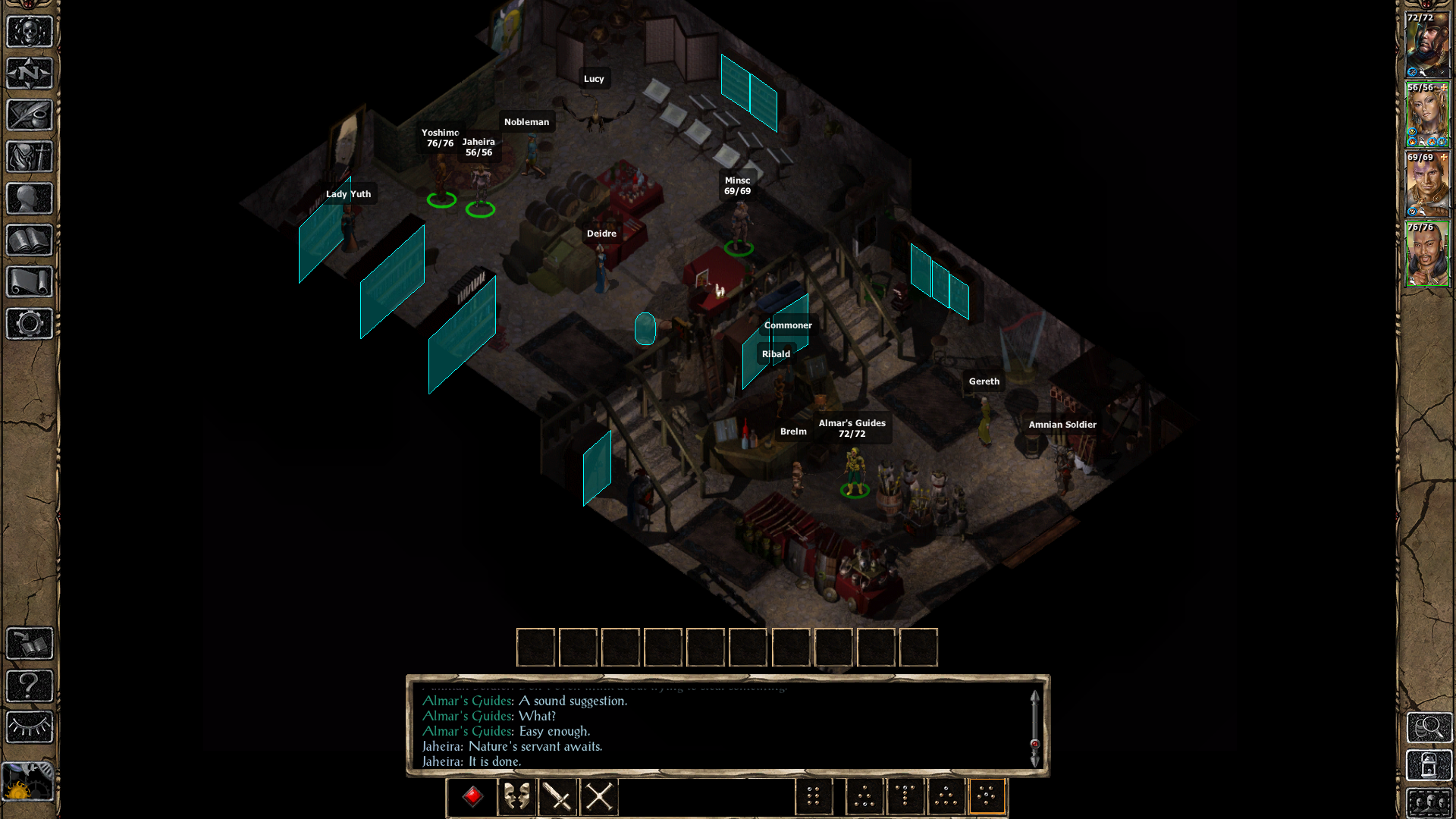The height and width of the screenshot is (819, 1456).
Task: Search the area with the magnifying glass icon
Action: [x=1429, y=728]
